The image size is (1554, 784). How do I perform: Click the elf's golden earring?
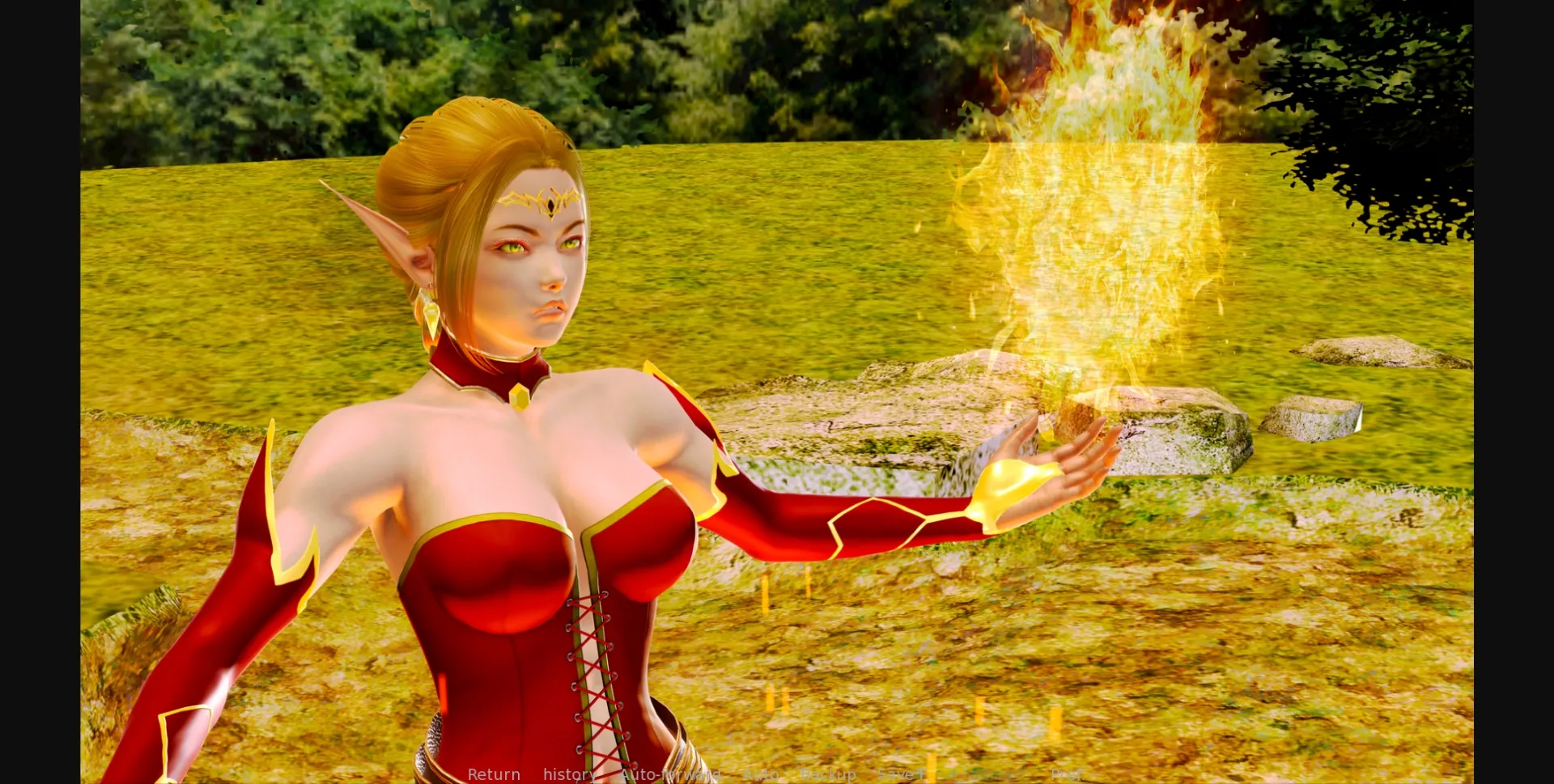click(431, 316)
